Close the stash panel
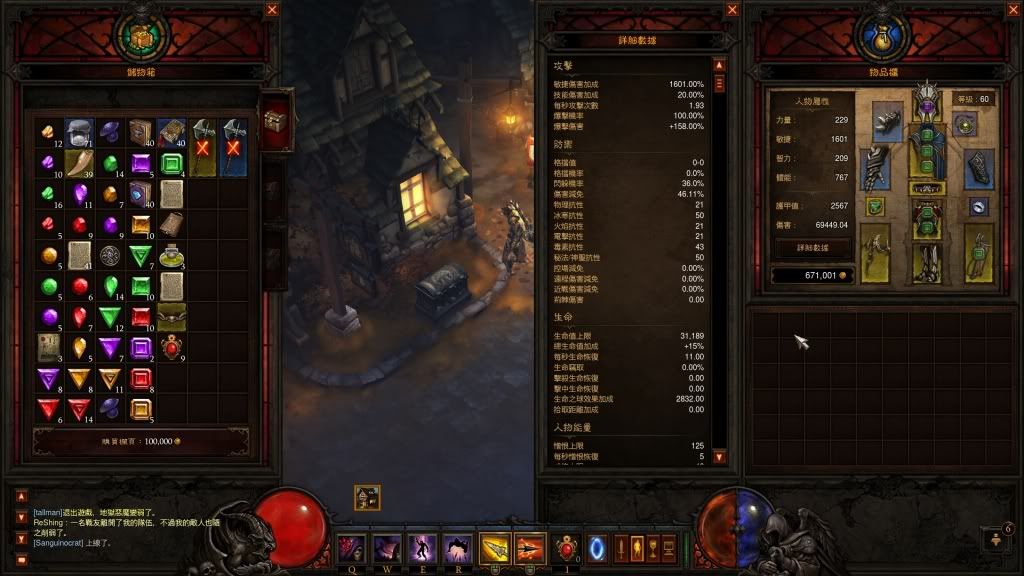Viewport: 1024px width, 576px height. (272, 10)
